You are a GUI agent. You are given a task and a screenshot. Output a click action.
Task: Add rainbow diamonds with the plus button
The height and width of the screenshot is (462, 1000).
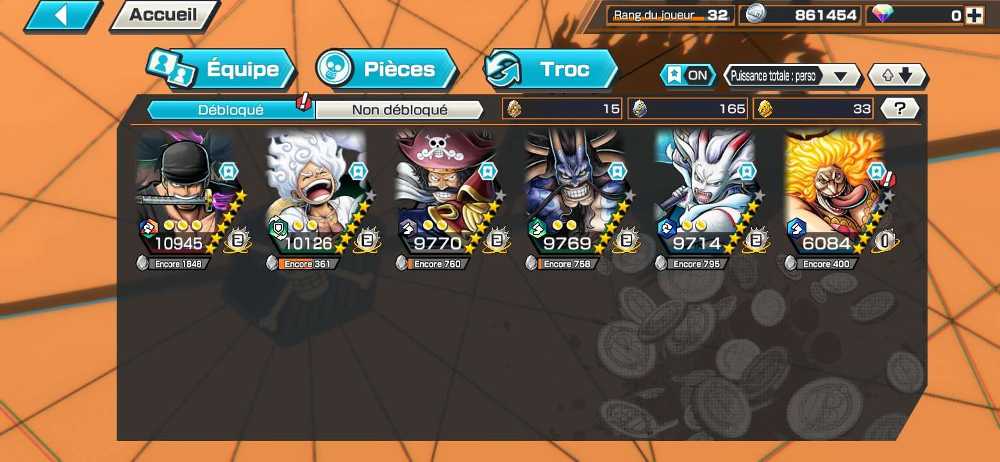(973, 15)
